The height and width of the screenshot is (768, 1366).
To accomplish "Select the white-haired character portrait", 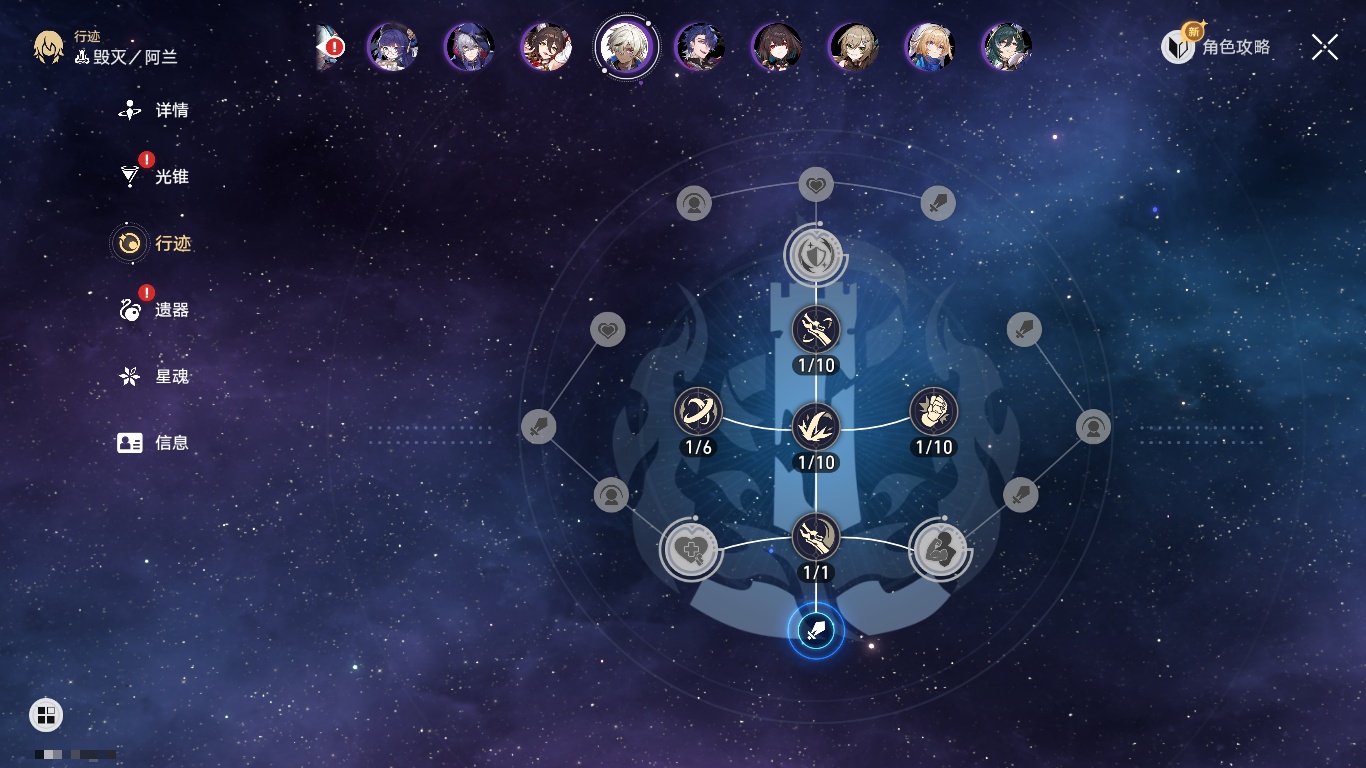I will [x=626, y=46].
